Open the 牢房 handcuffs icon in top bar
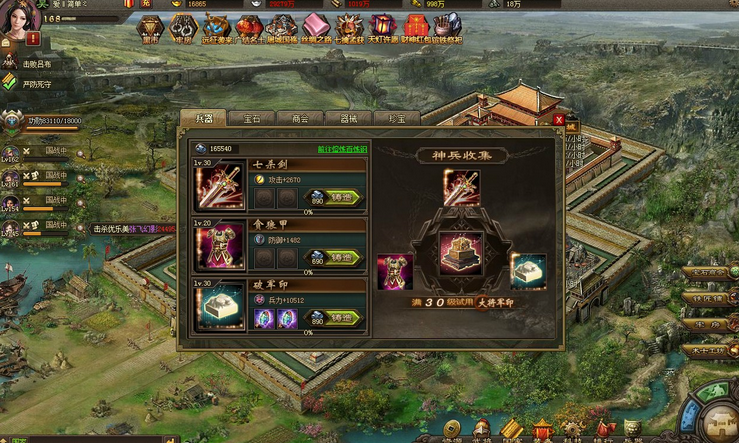 tap(182, 28)
